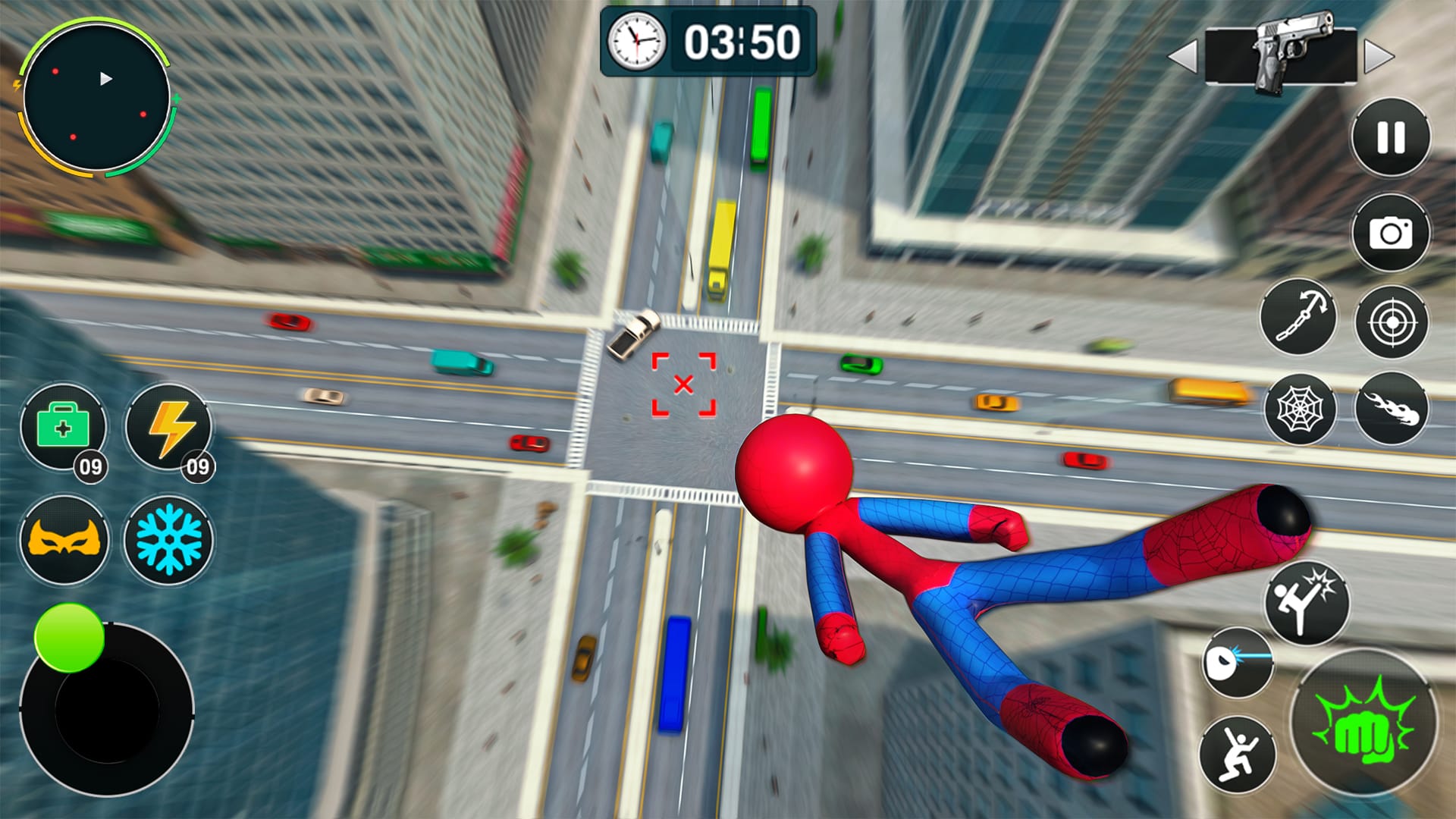Tap the red crosshair landing marker
The image size is (1456, 819).
point(684,385)
